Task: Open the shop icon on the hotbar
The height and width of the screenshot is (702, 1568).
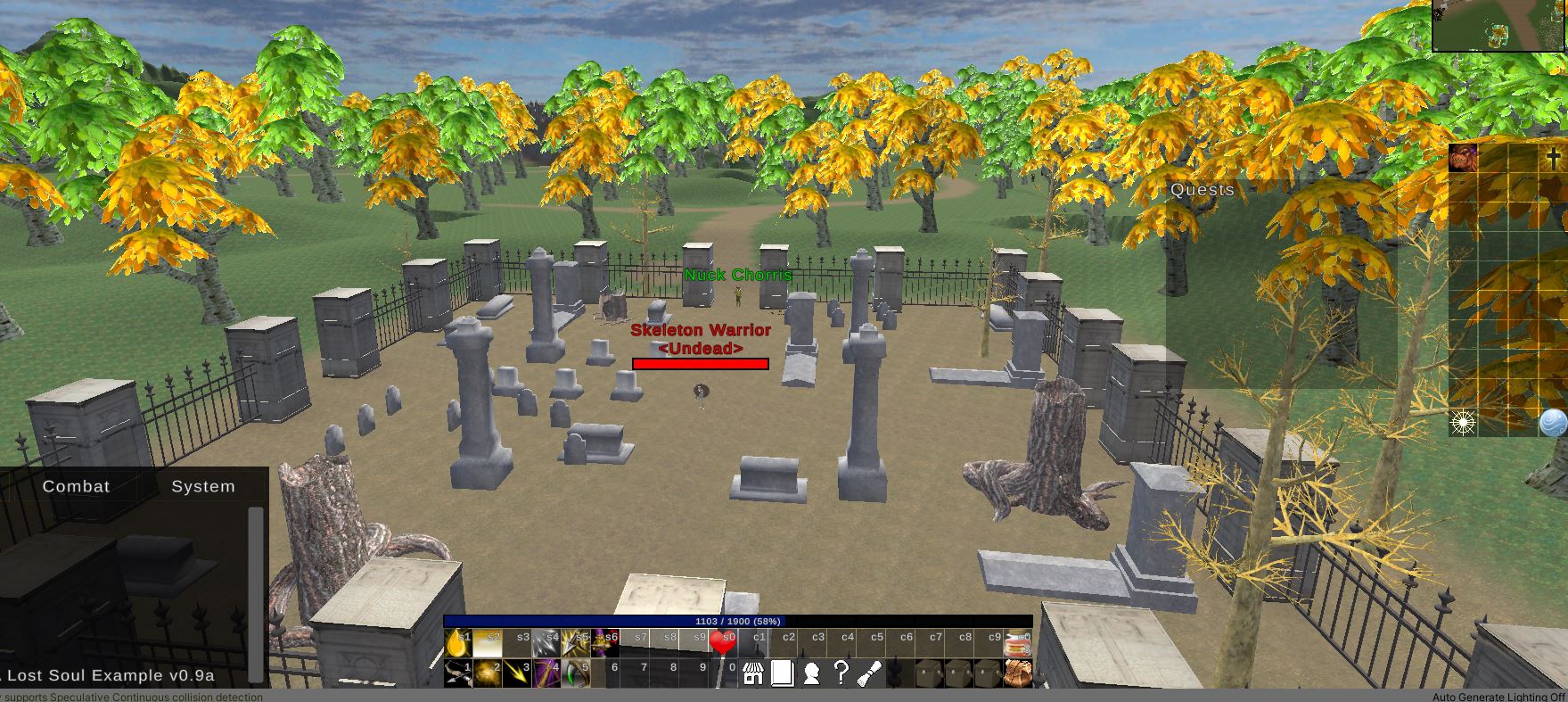Action: click(x=752, y=673)
